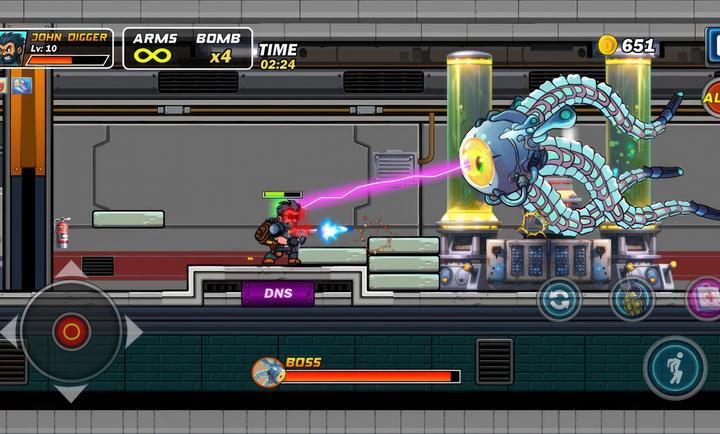The image size is (720, 434).
Task: Tap the gold coin icon
Action: pos(607,45)
